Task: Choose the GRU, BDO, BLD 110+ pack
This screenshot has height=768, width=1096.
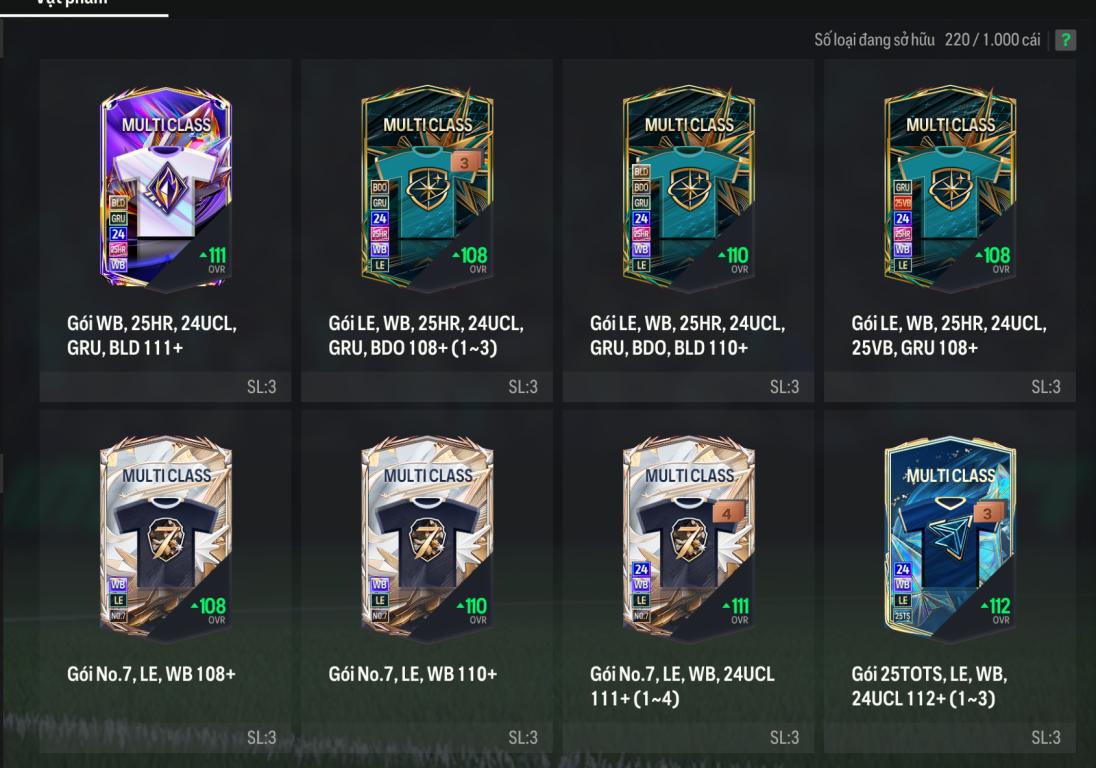Action: click(689, 190)
